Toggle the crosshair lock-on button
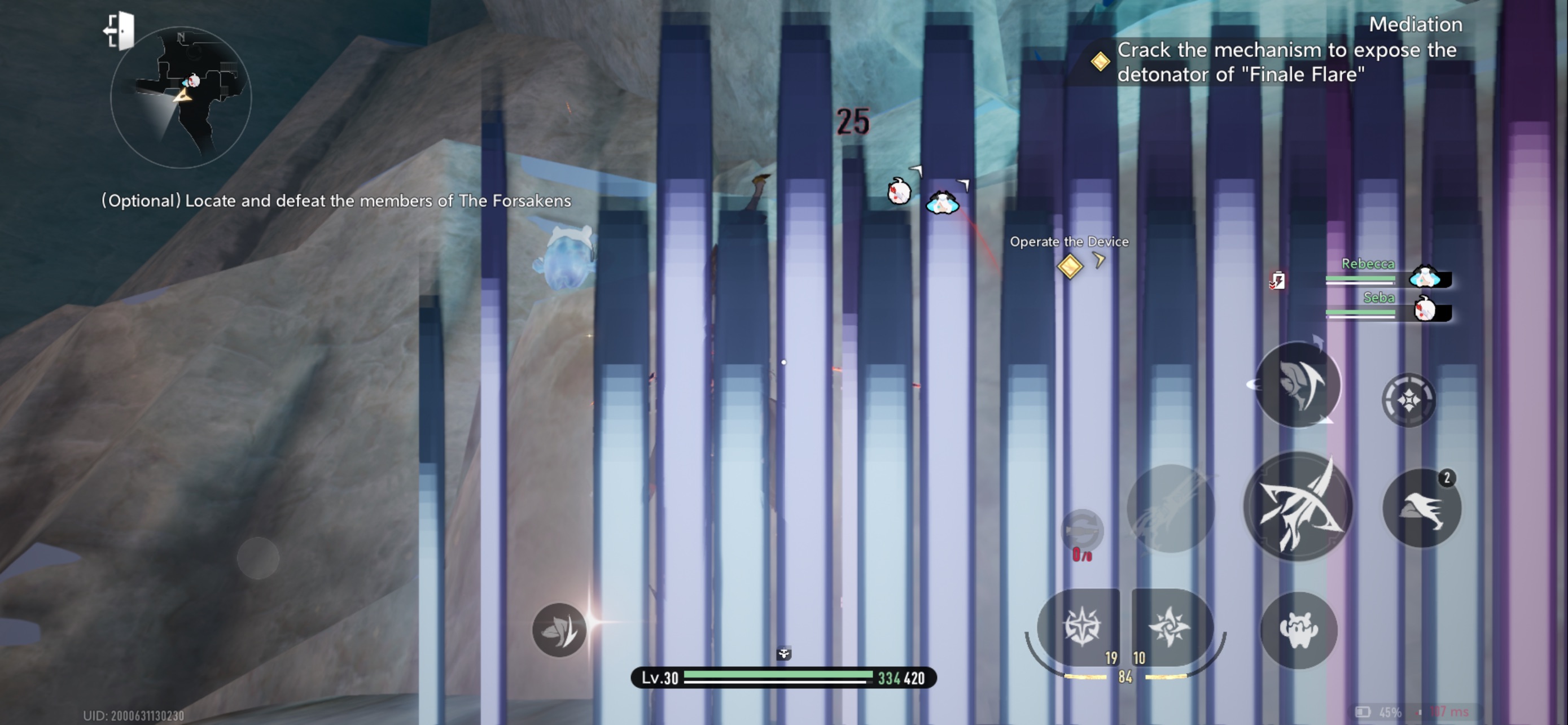1568x725 pixels. pos(1408,400)
